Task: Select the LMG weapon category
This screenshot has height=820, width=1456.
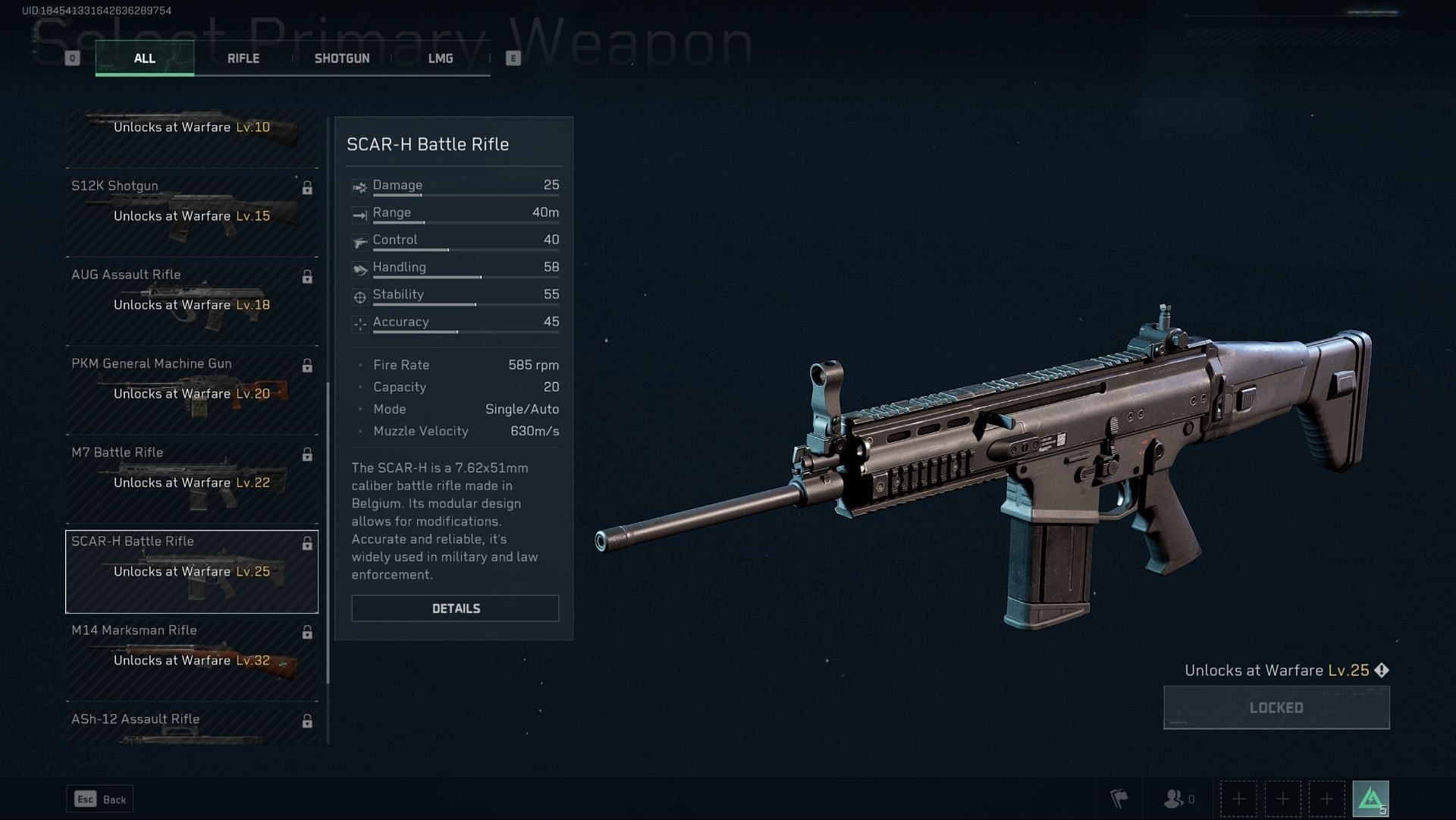Action: 441,58
